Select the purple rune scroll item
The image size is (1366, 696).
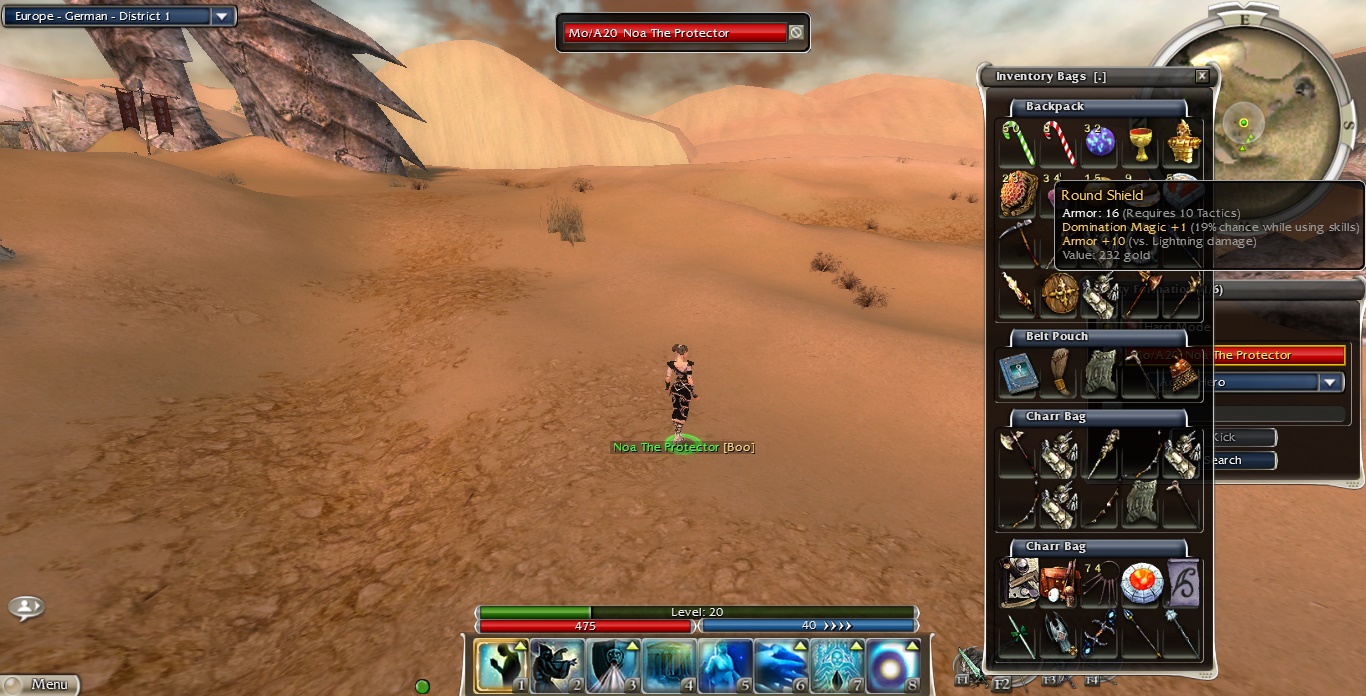click(1183, 582)
